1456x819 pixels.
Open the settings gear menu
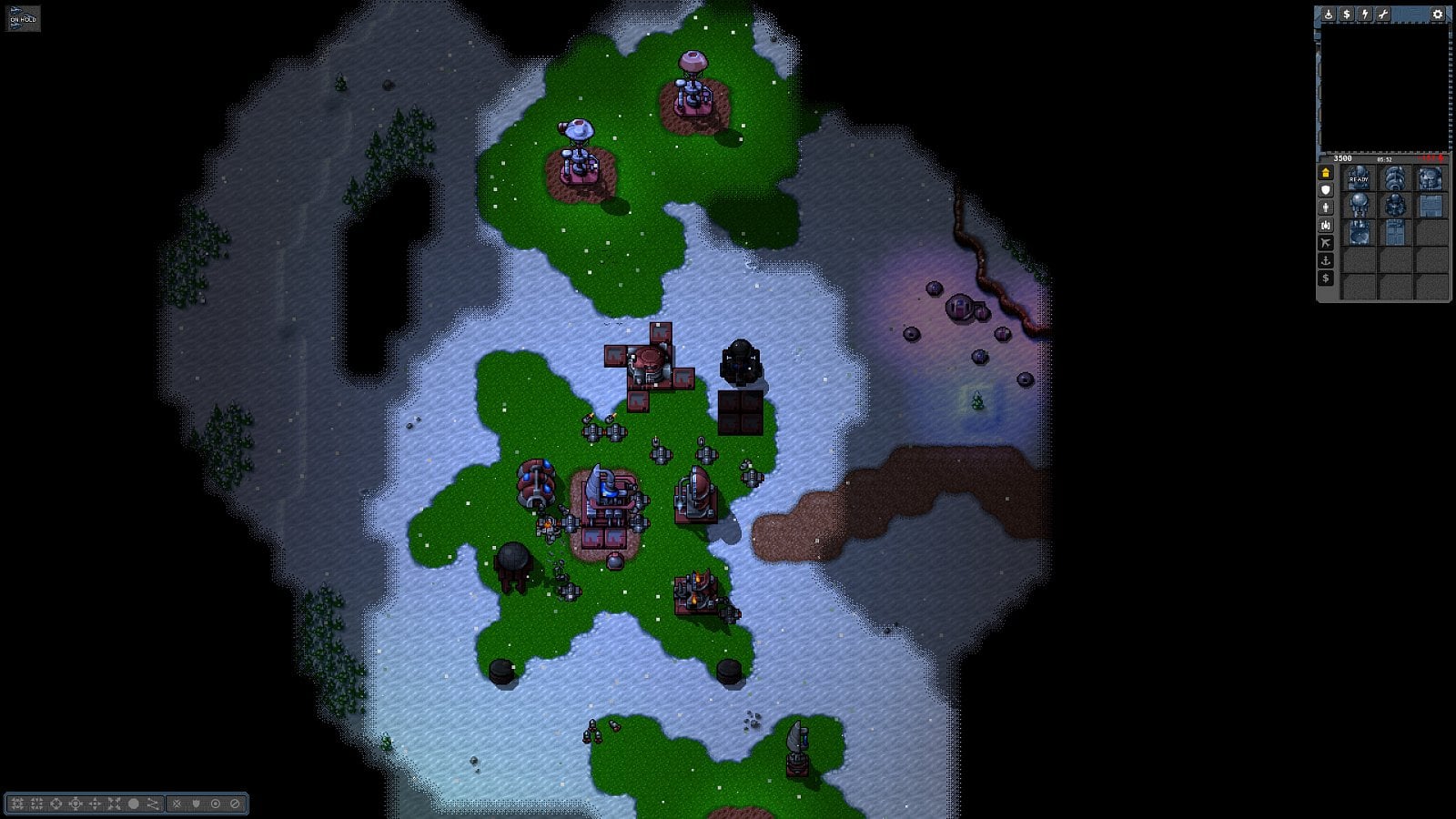[x=1438, y=15]
